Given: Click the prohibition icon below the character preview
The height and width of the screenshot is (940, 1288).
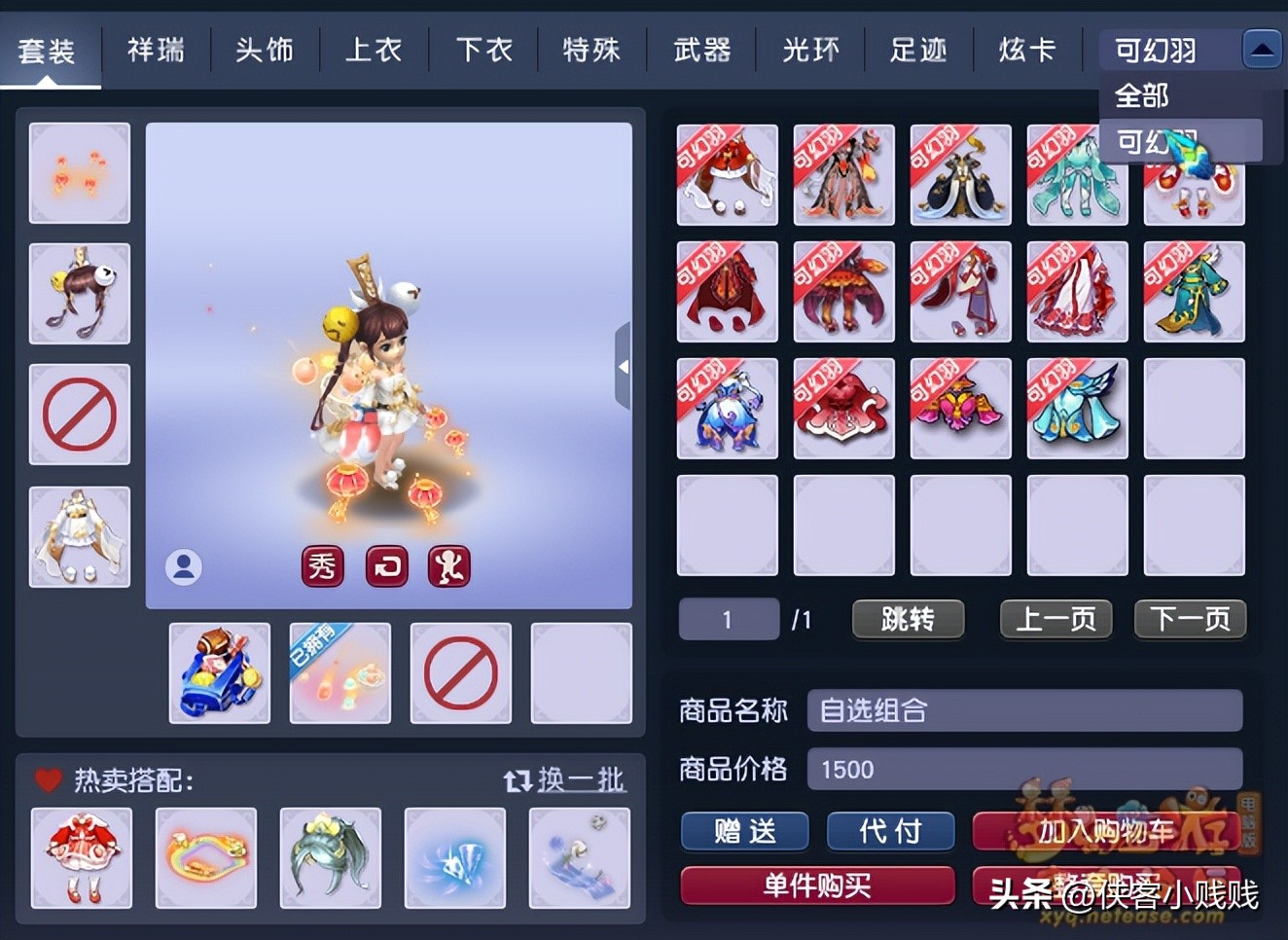Looking at the screenshot, I should [460, 672].
